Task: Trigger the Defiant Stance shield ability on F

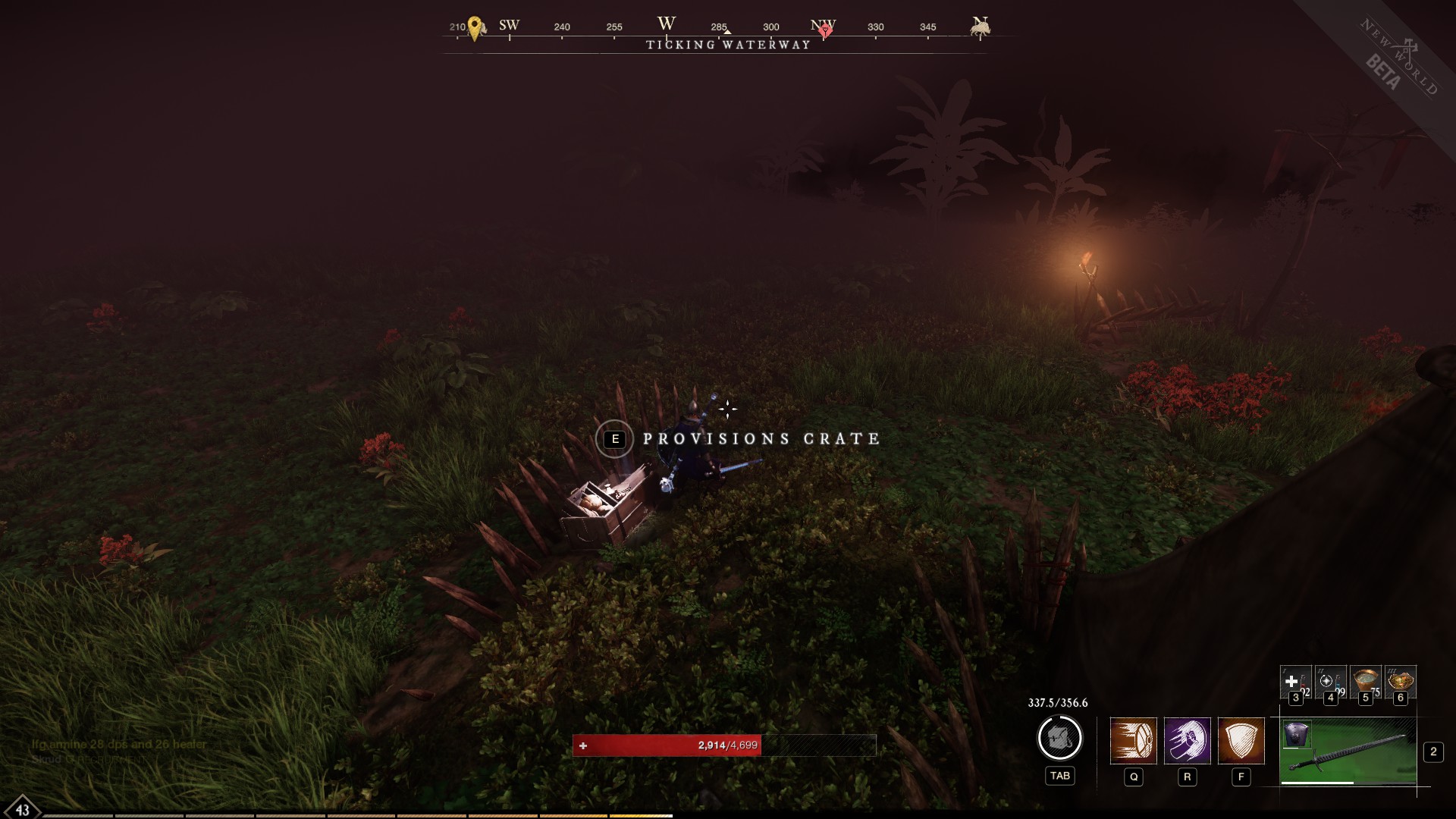Action: [1241, 742]
